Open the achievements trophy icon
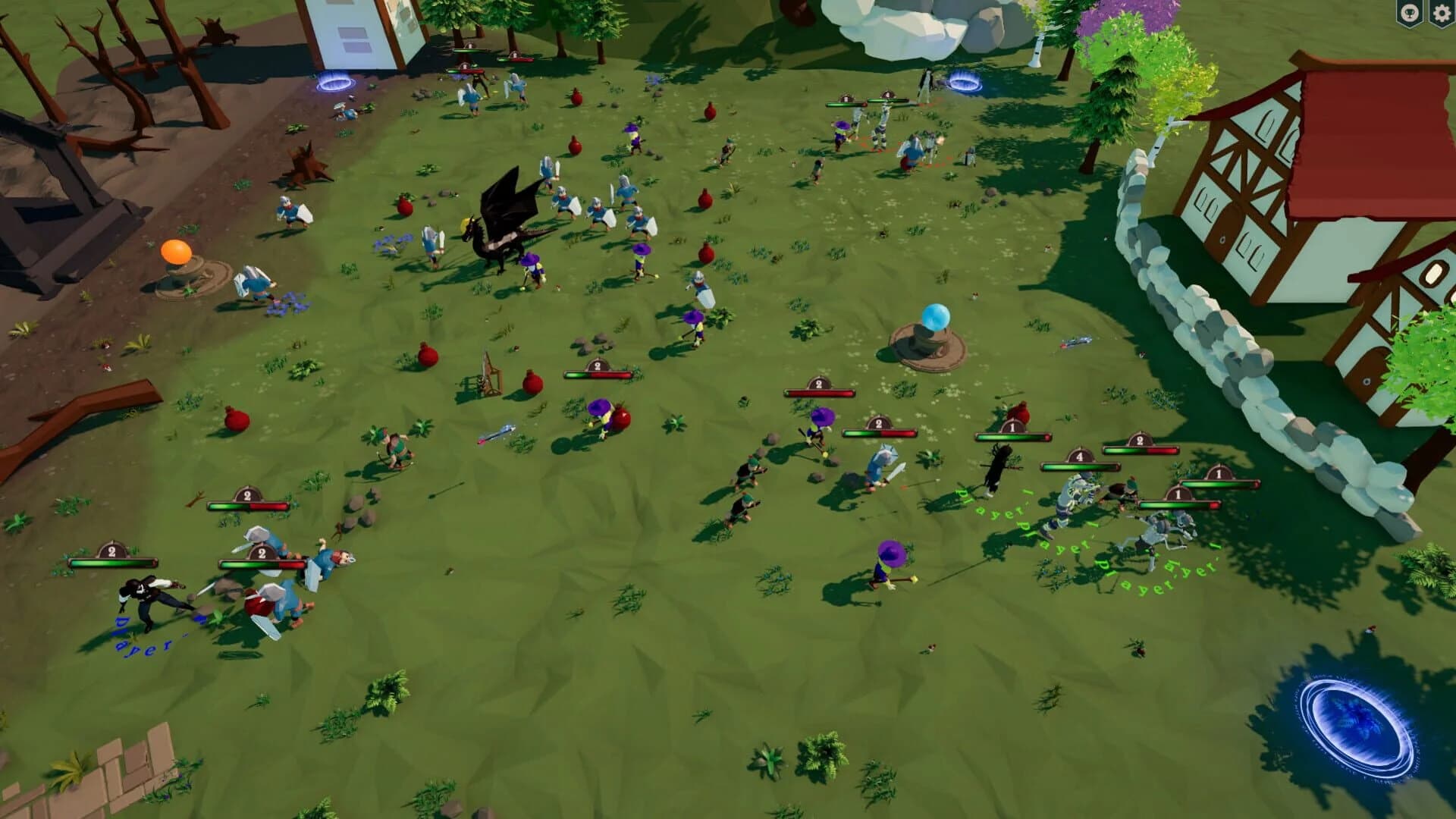The width and height of the screenshot is (1456, 819). pyautogui.click(x=1409, y=14)
